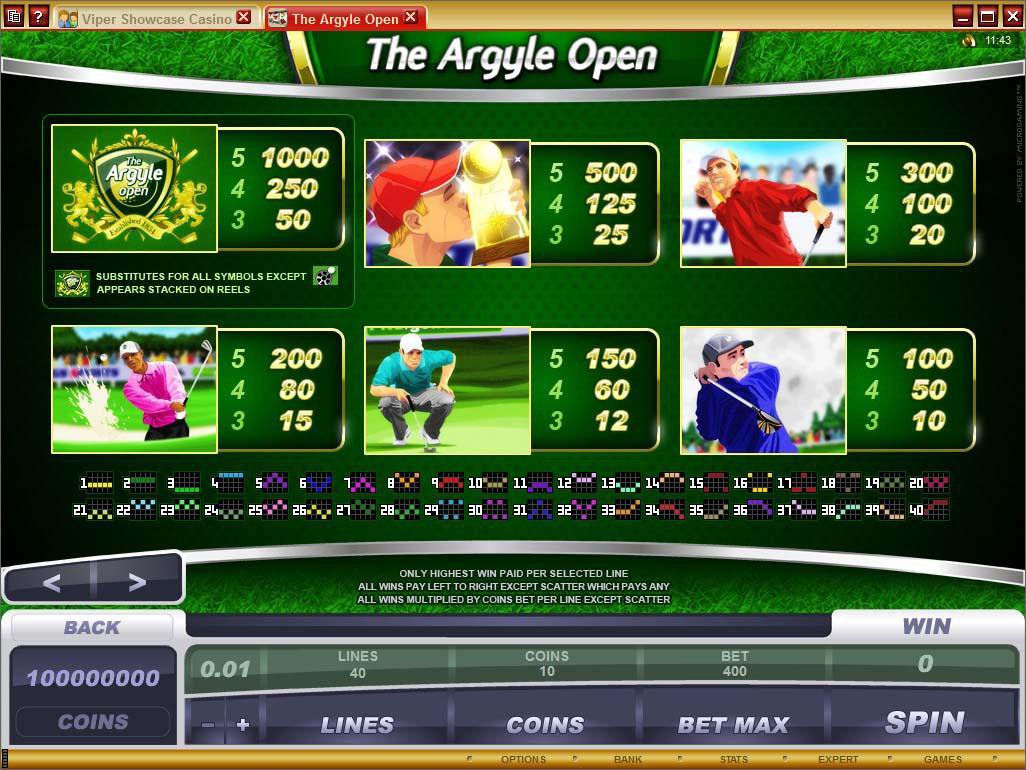Viewport: 1026px width, 770px height.
Task: Open the help question mark icon
Action: point(38,16)
